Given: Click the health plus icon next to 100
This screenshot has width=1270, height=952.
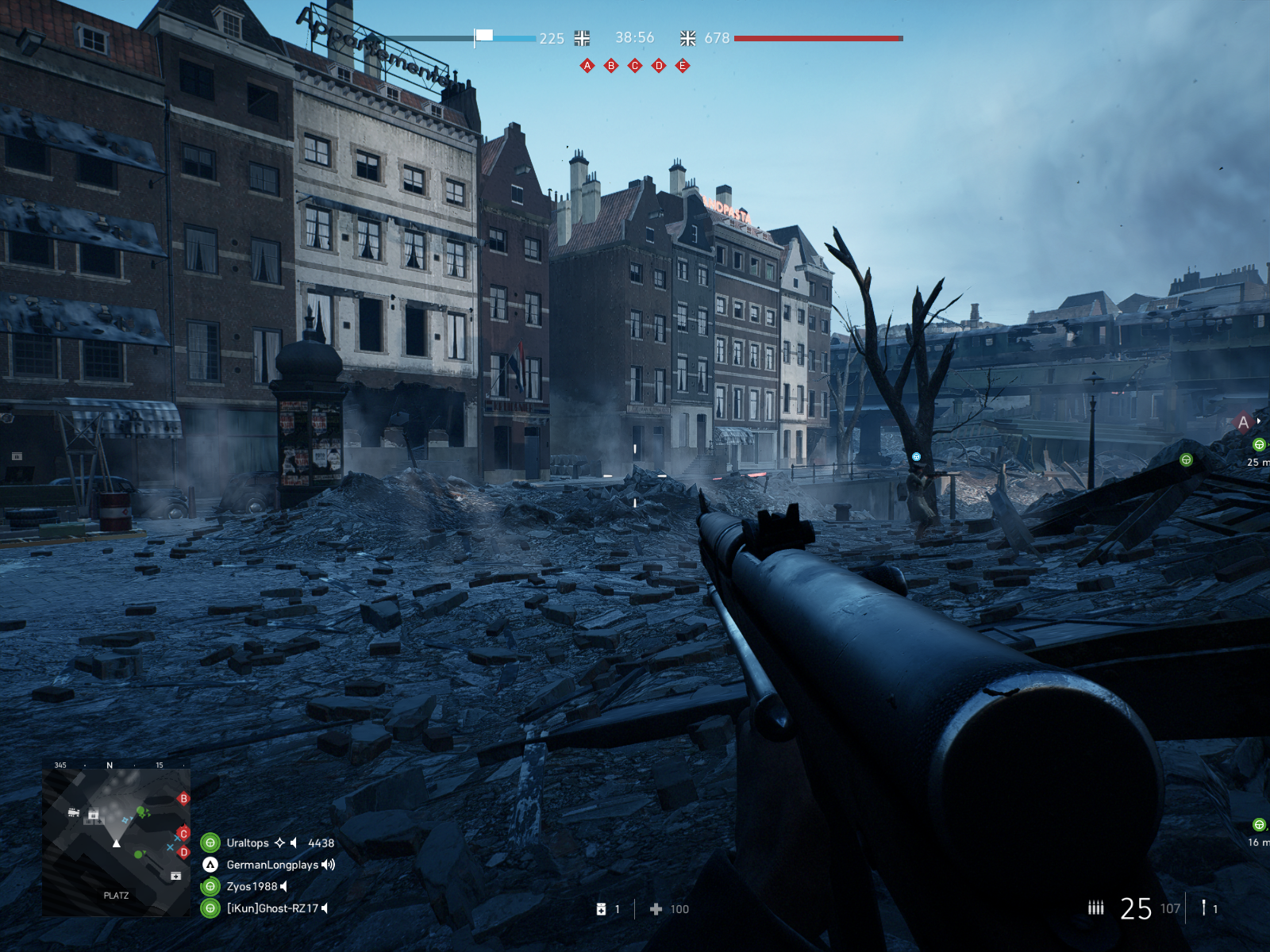Looking at the screenshot, I should [656, 909].
